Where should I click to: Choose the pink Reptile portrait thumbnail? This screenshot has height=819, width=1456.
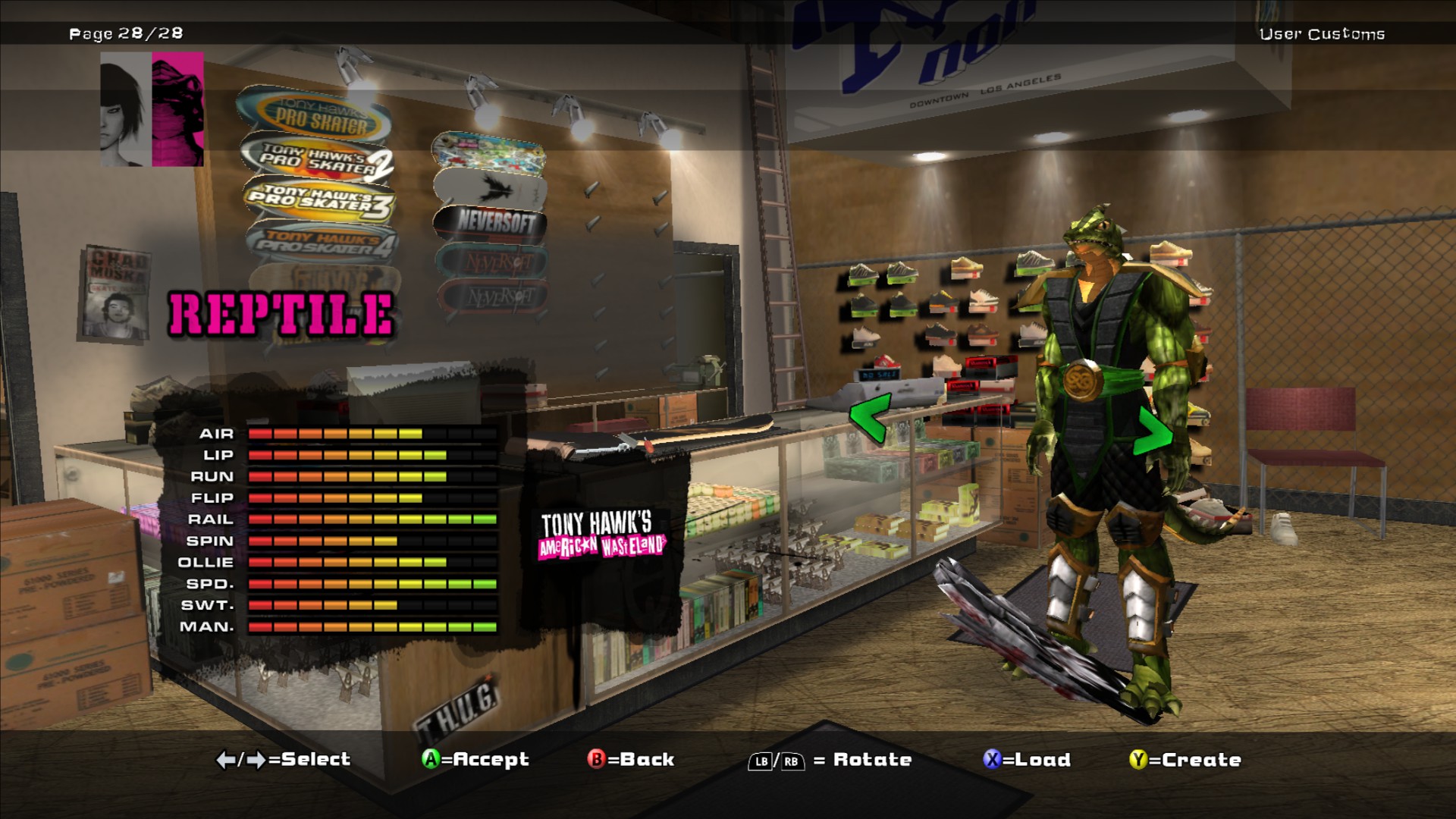coord(178,108)
